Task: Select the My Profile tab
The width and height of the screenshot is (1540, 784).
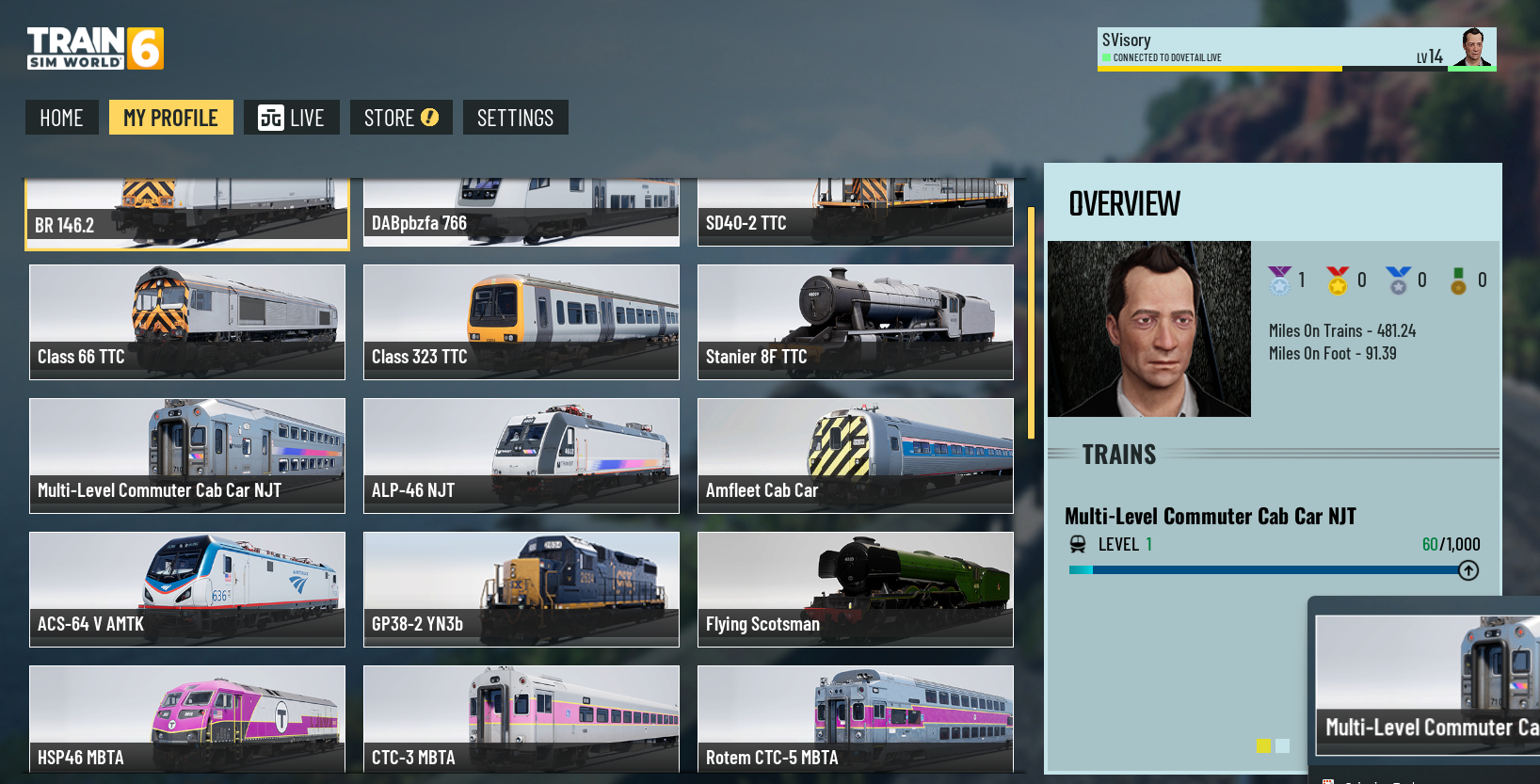Action: [x=170, y=118]
